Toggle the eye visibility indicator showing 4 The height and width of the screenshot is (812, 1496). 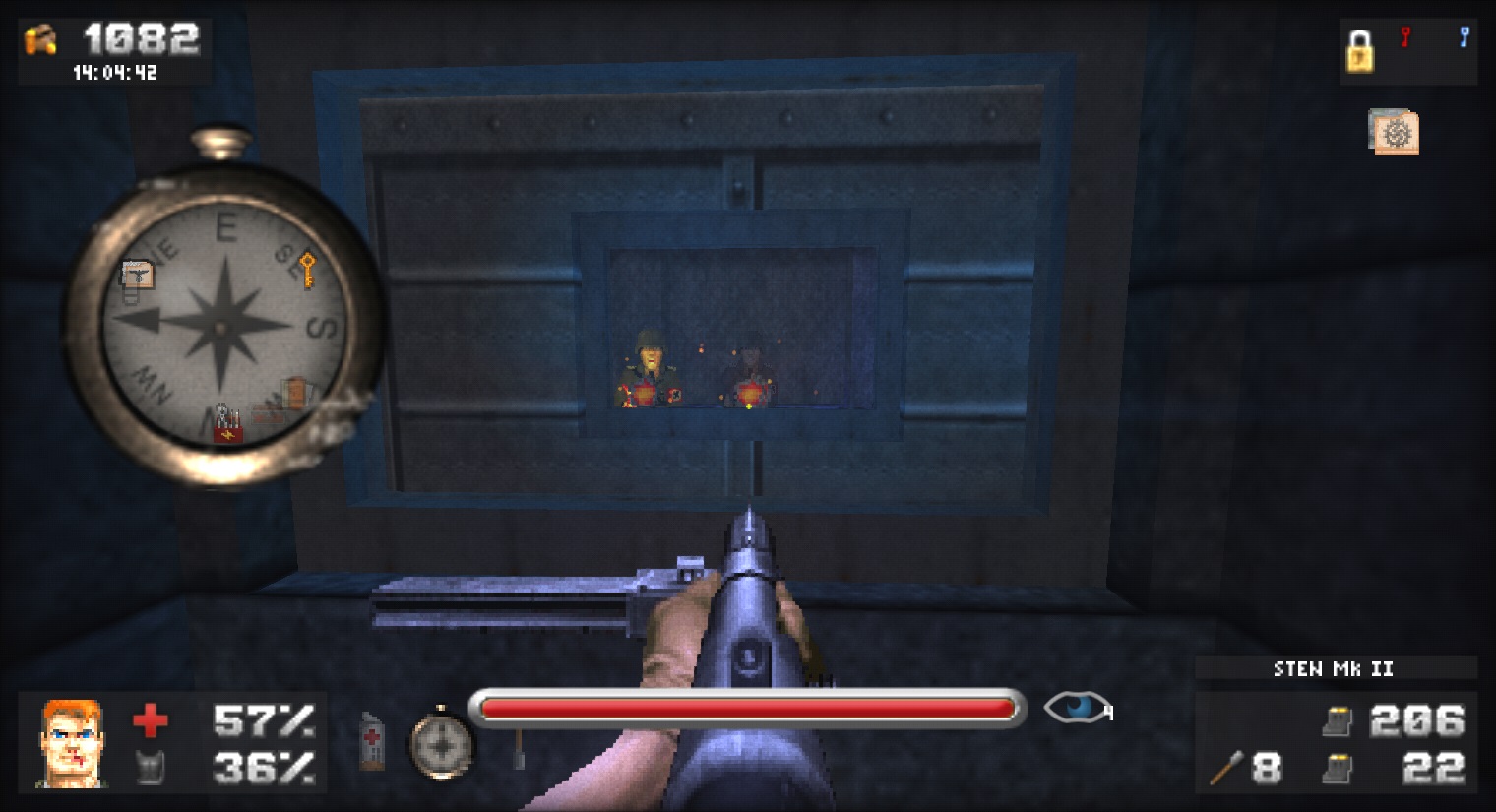(x=1077, y=707)
